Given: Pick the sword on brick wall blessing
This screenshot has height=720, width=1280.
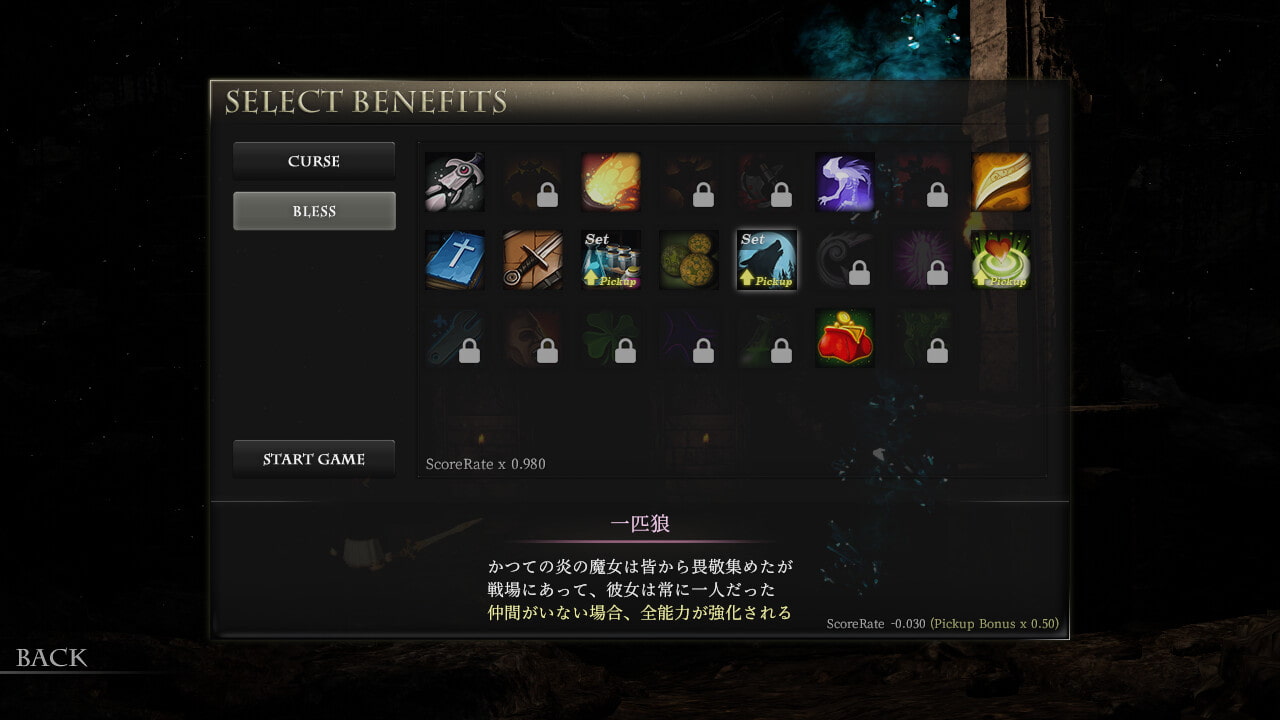Looking at the screenshot, I should [x=533, y=260].
